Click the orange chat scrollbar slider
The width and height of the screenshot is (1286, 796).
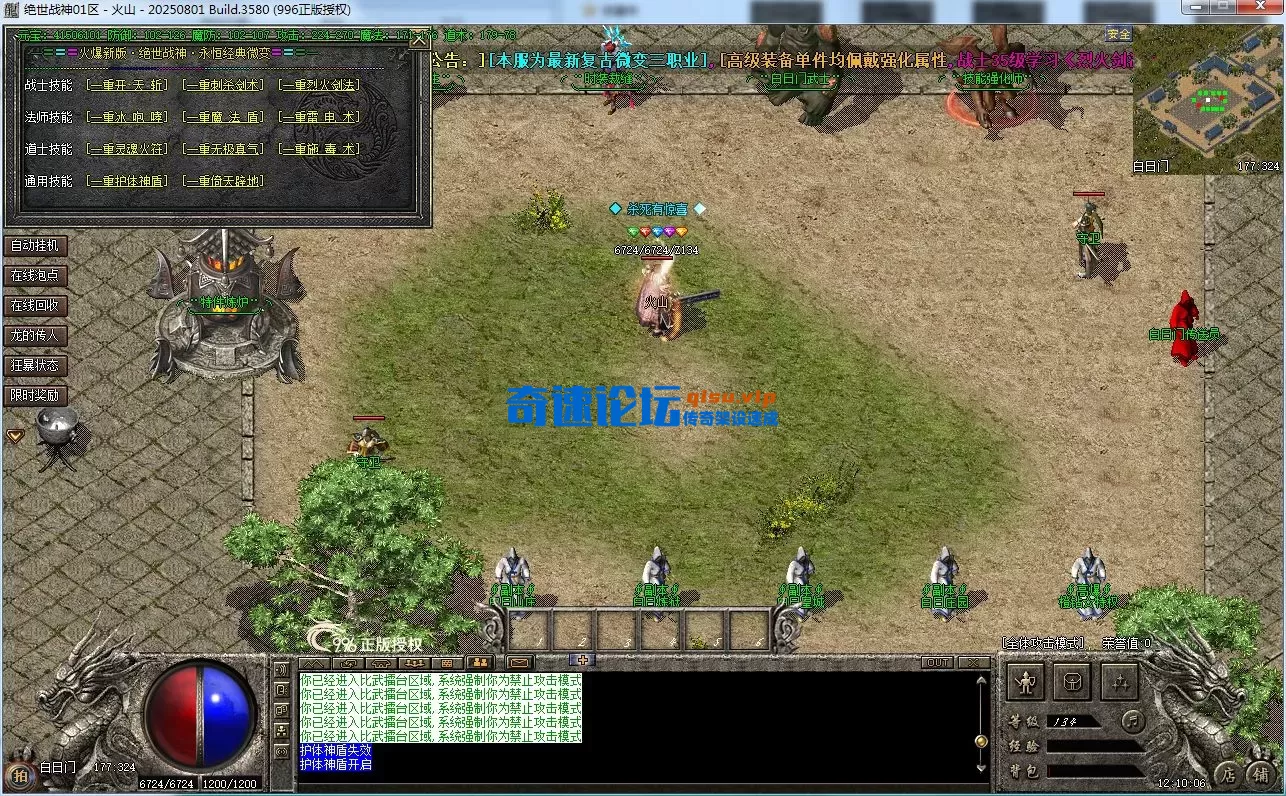[982, 741]
